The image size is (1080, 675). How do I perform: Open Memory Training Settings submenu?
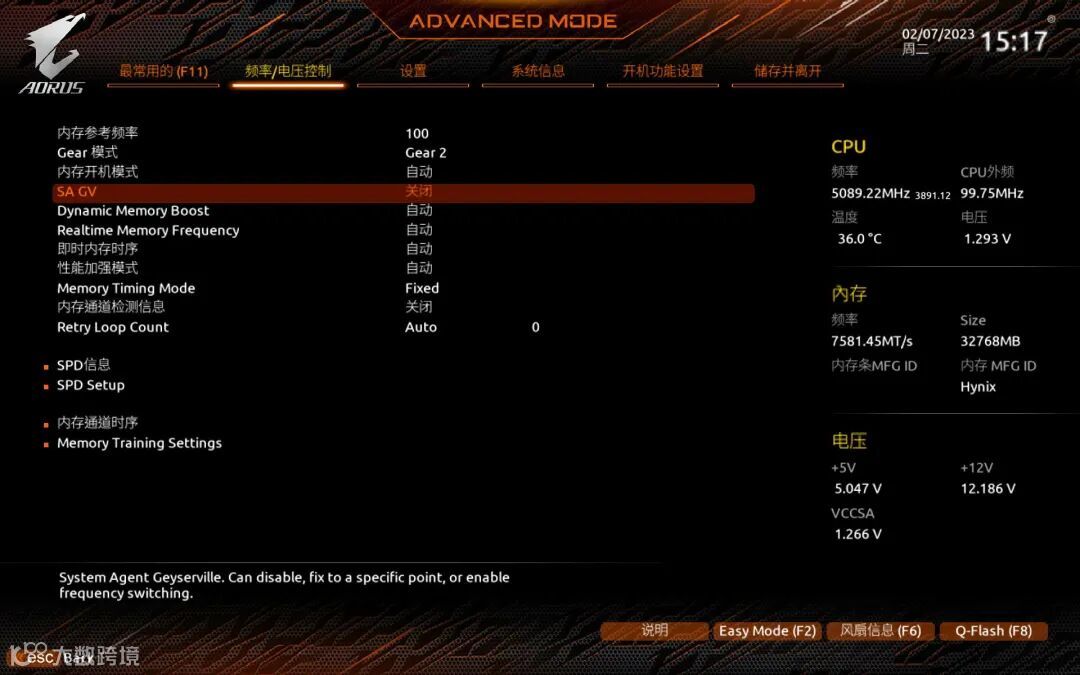[139, 443]
